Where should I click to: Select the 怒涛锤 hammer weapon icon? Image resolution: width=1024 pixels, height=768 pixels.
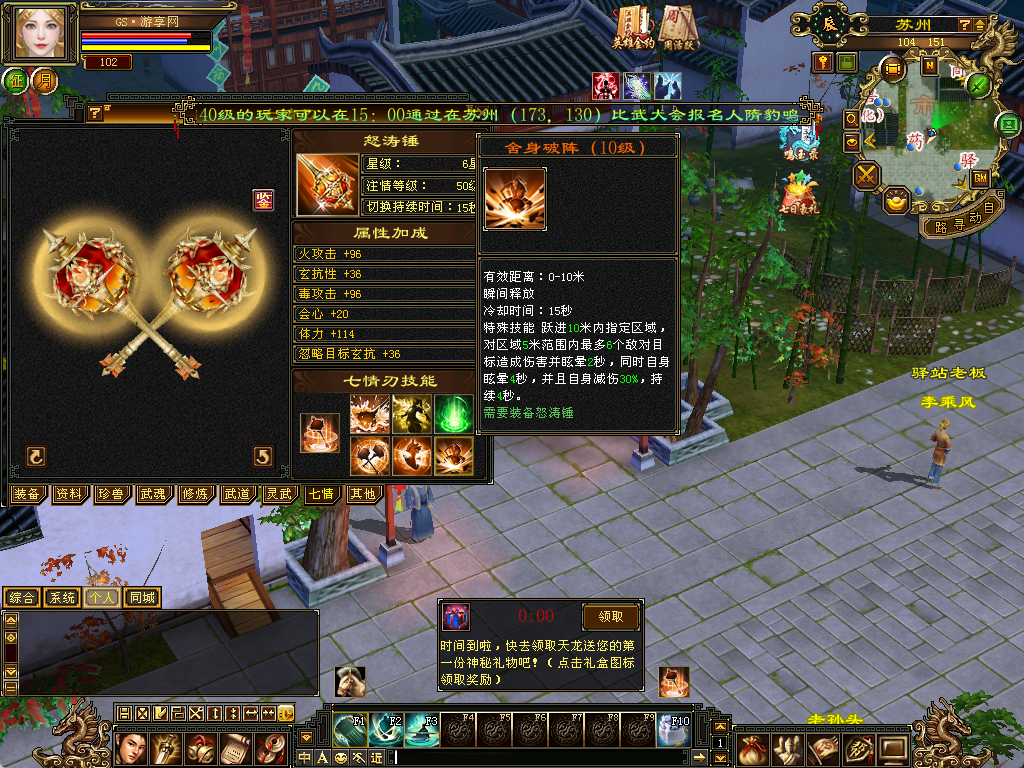(327, 185)
